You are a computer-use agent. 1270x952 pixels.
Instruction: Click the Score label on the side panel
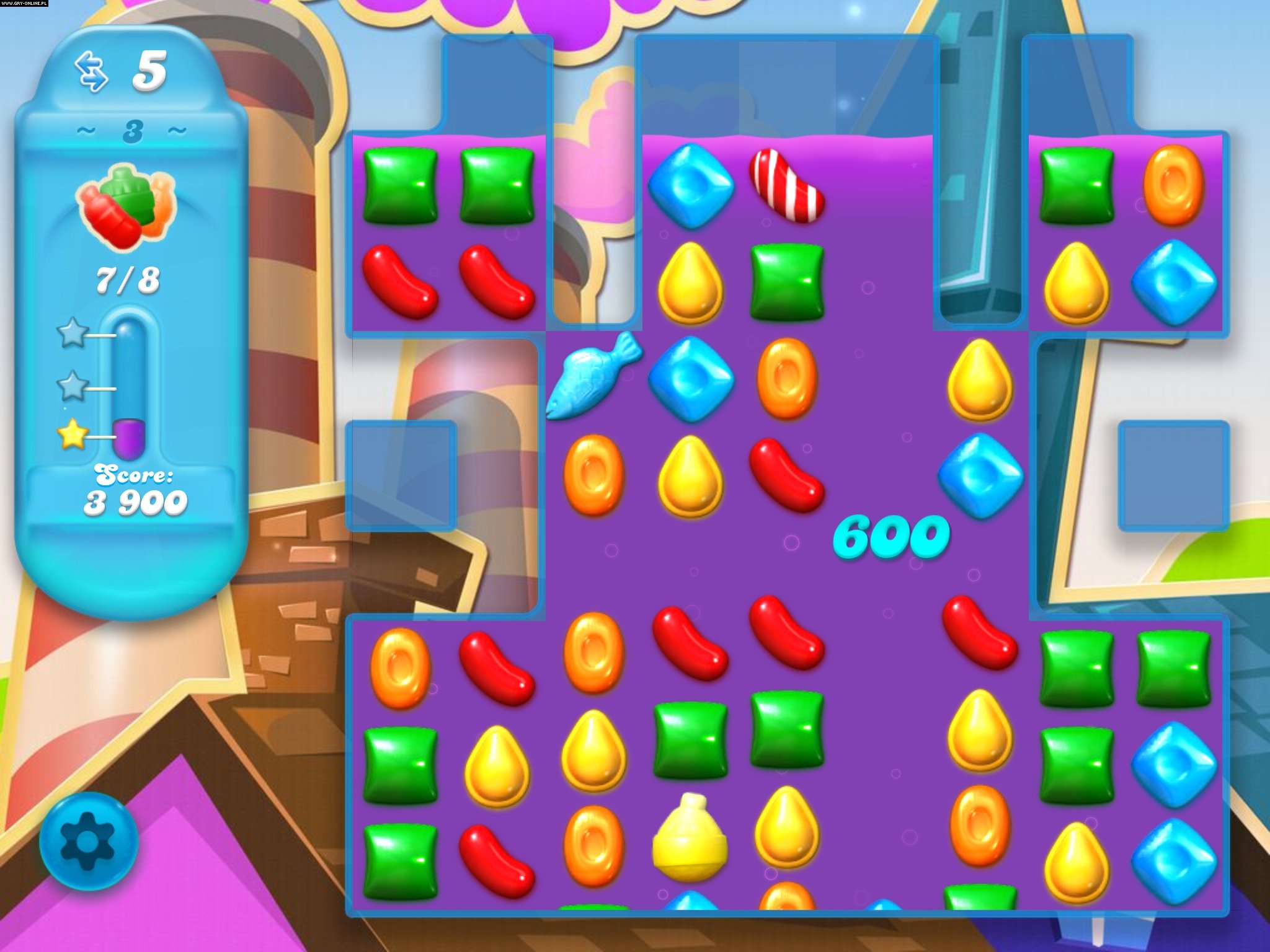pos(132,475)
